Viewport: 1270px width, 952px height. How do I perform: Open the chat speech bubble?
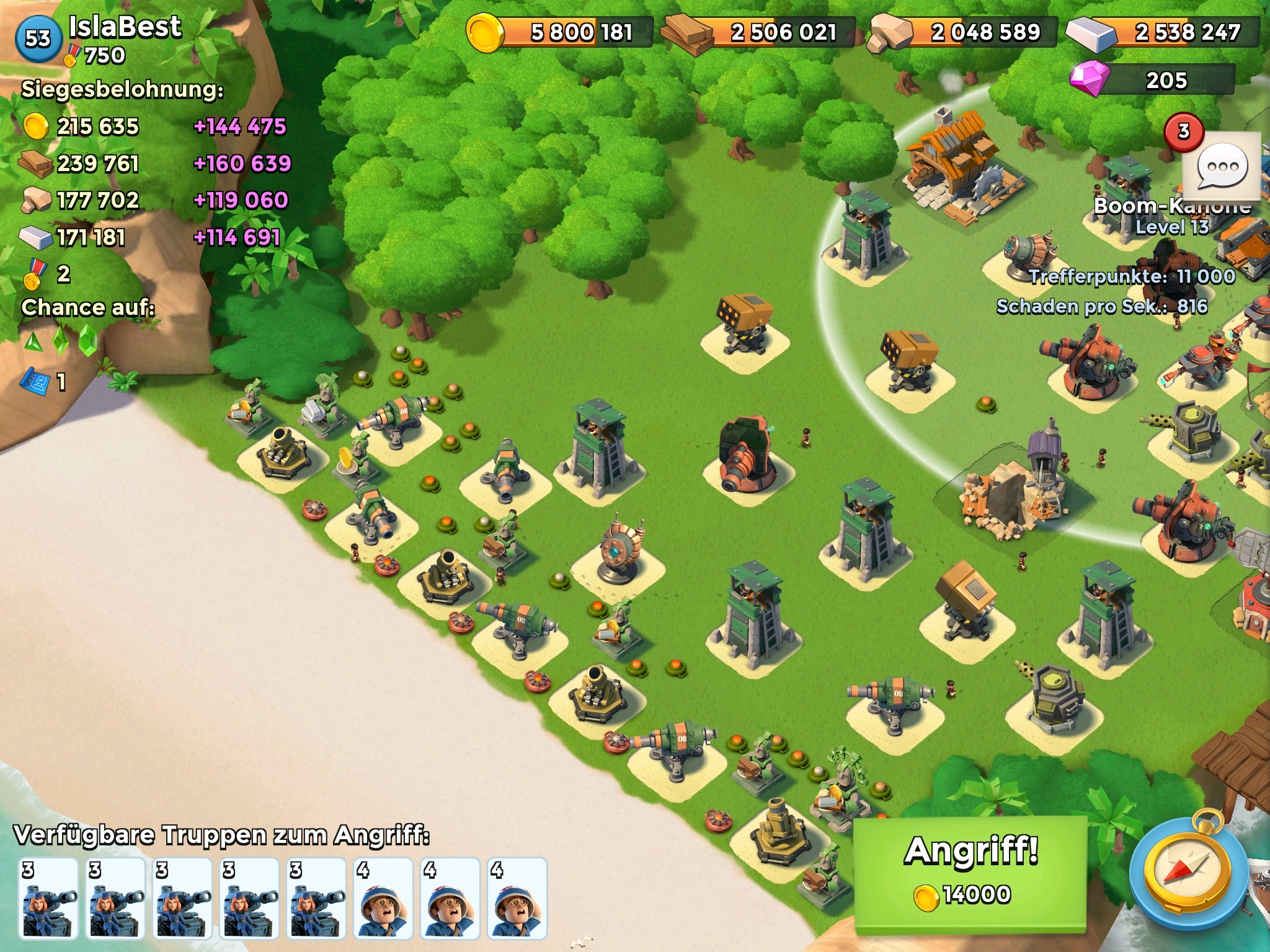1222,166
